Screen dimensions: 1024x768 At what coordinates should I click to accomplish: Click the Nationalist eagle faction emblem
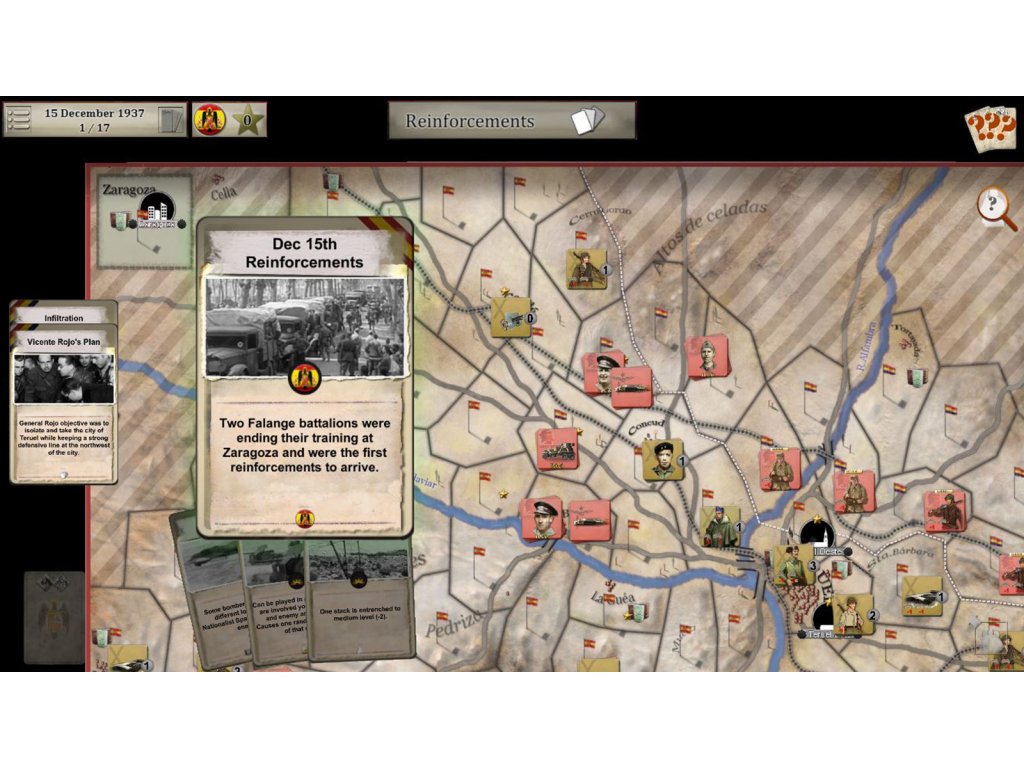pyautogui.click(x=209, y=121)
